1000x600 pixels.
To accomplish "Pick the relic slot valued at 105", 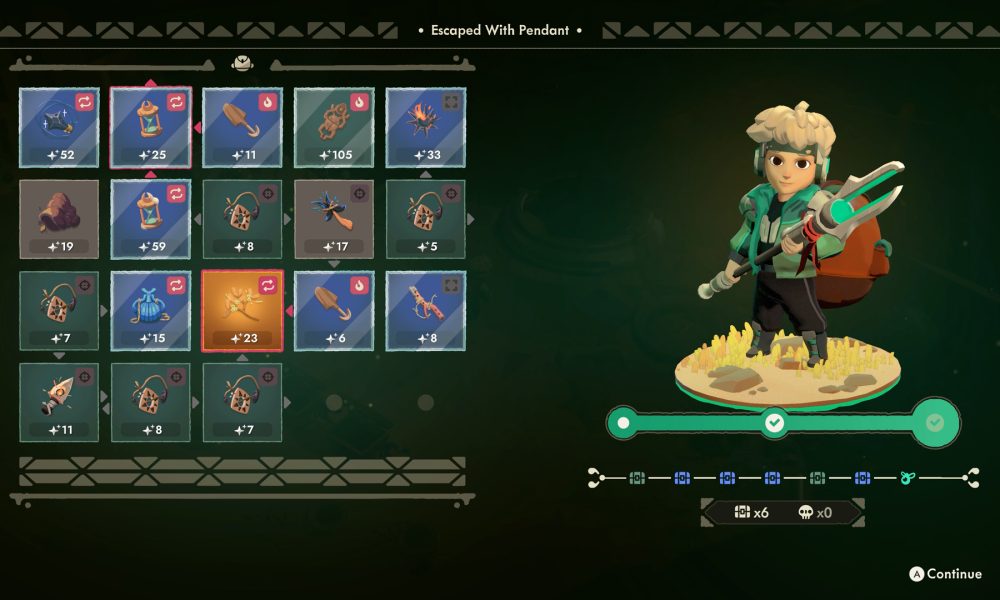I will 334,127.
